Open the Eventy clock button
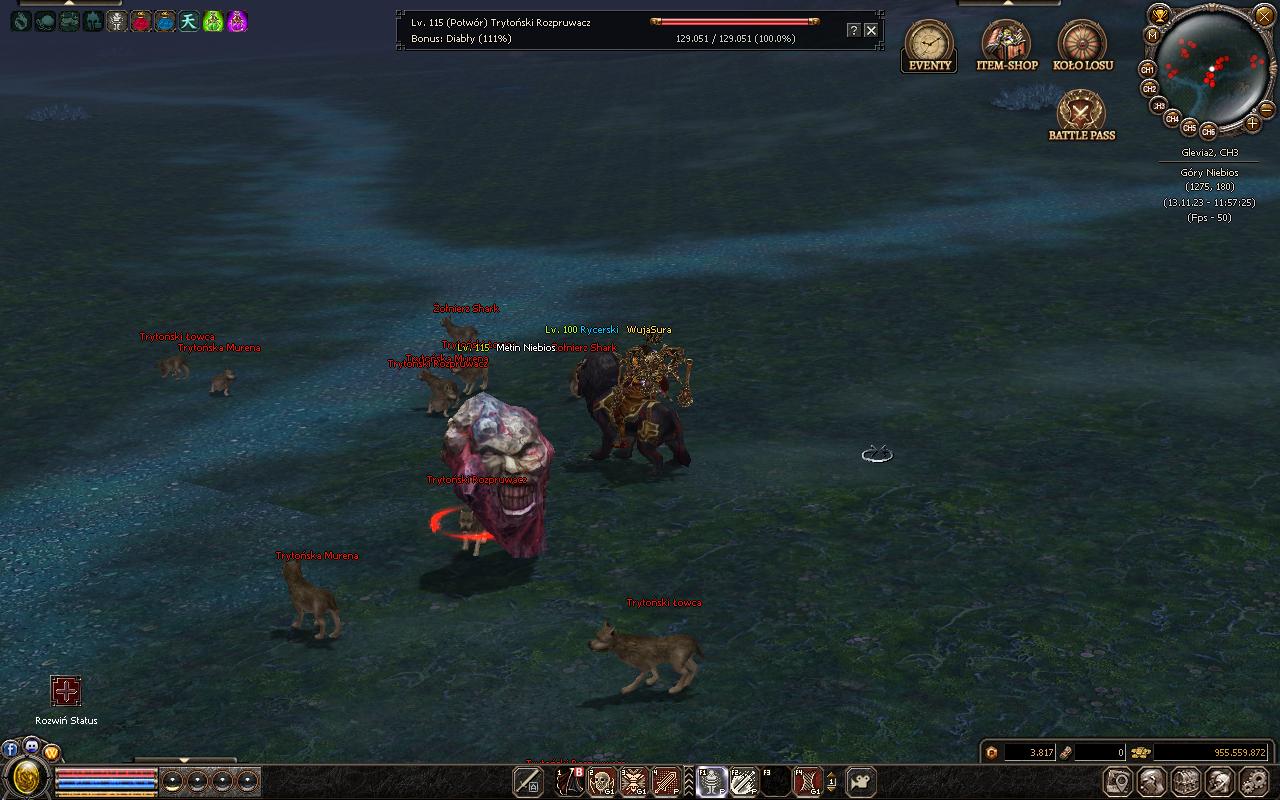This screenshot has width=1280, height=800. [929, 45]
